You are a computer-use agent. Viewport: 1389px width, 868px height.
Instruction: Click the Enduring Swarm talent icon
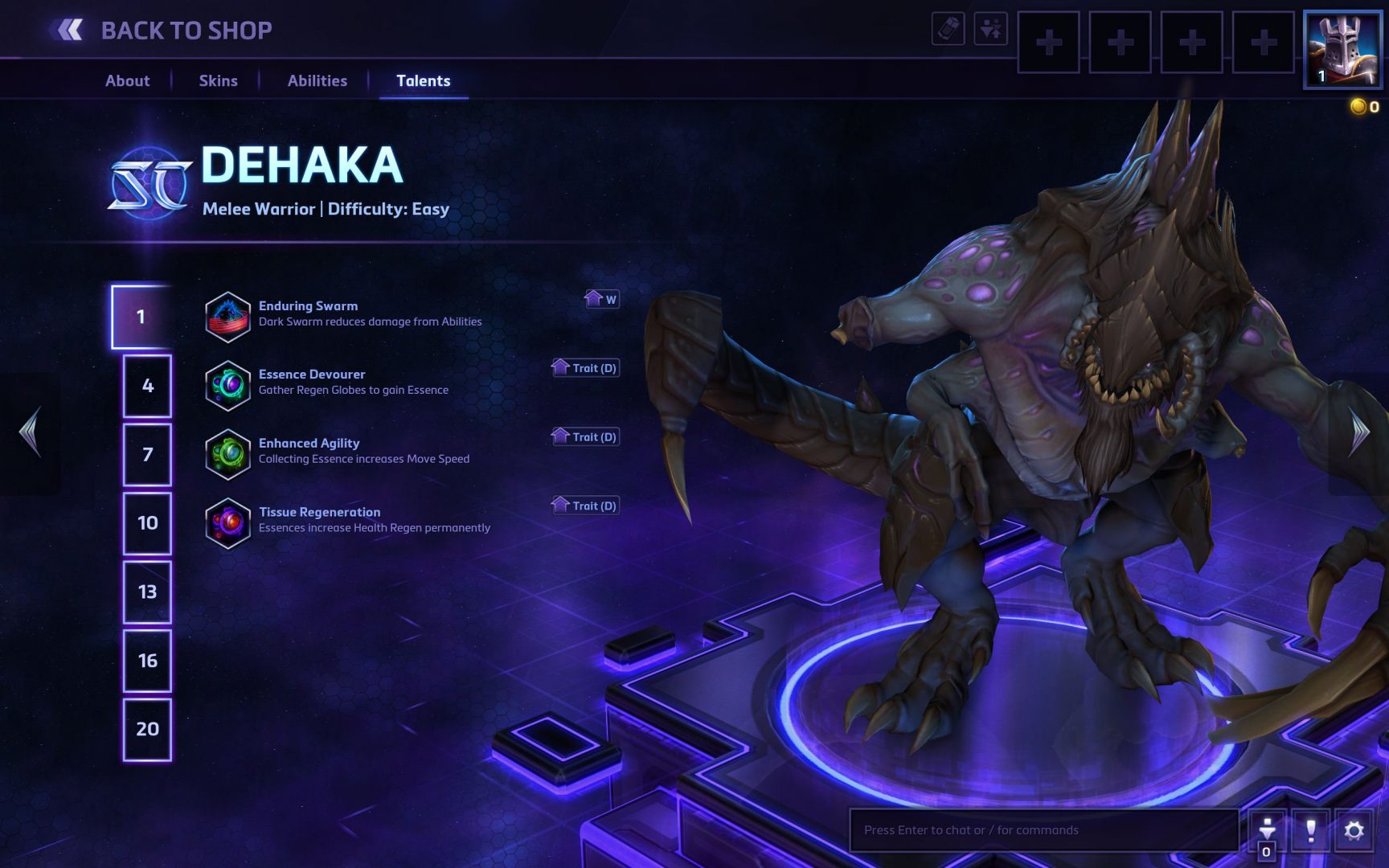[x=228, y=317]
